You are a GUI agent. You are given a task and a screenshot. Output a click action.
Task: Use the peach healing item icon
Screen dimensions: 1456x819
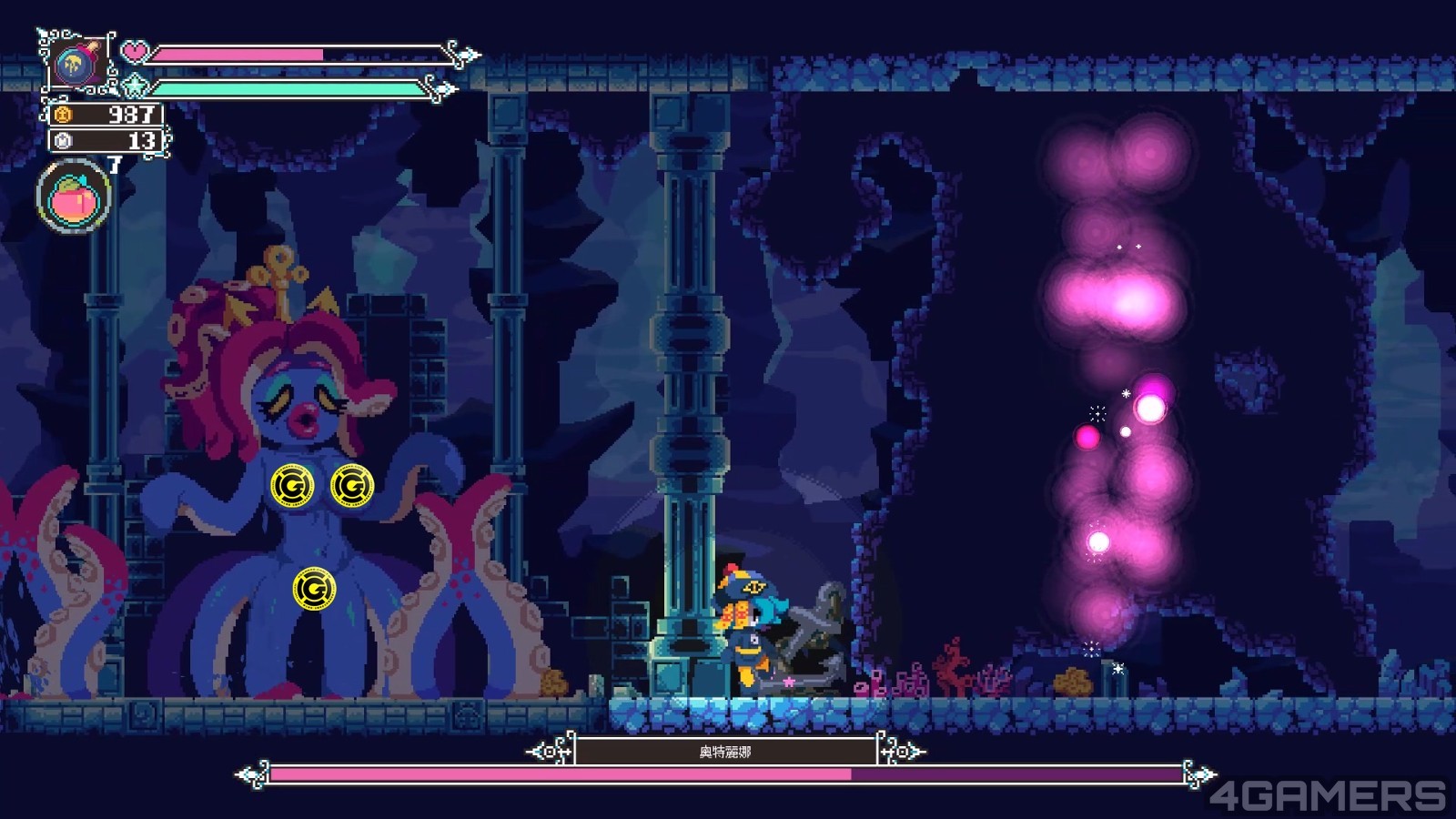coord(73,197)
